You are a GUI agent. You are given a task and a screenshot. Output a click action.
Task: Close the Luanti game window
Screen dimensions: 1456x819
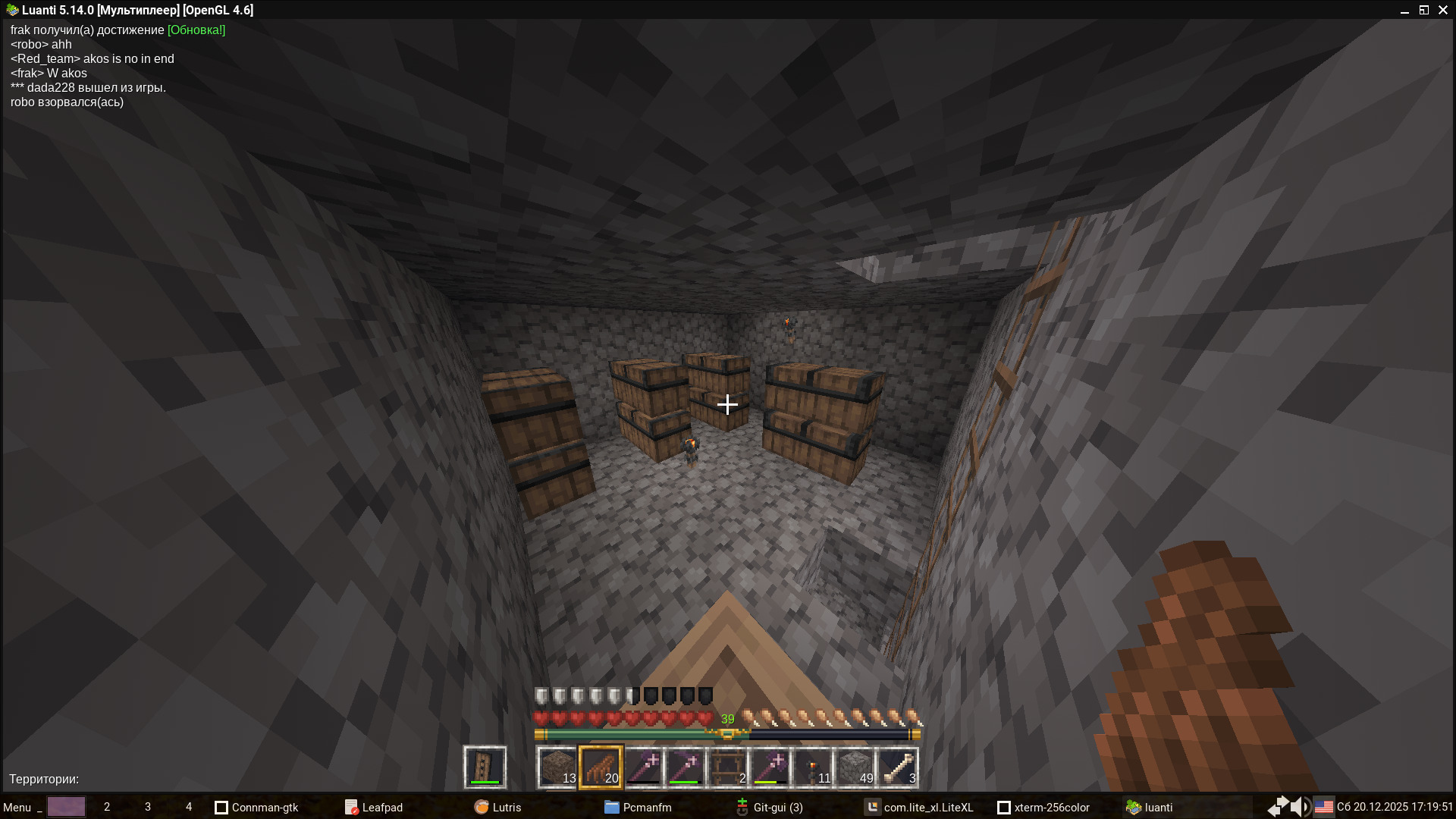(1443, 10)
